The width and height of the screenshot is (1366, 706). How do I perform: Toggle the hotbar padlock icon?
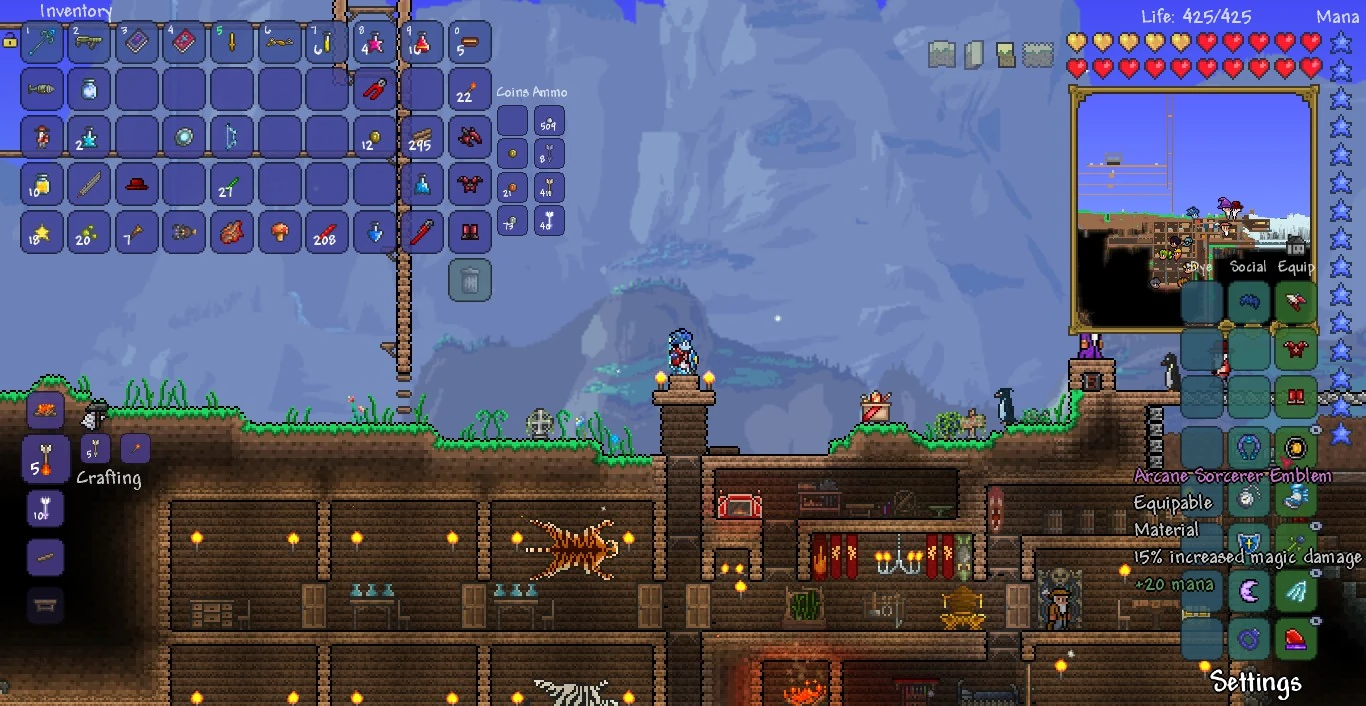point(10,41)
